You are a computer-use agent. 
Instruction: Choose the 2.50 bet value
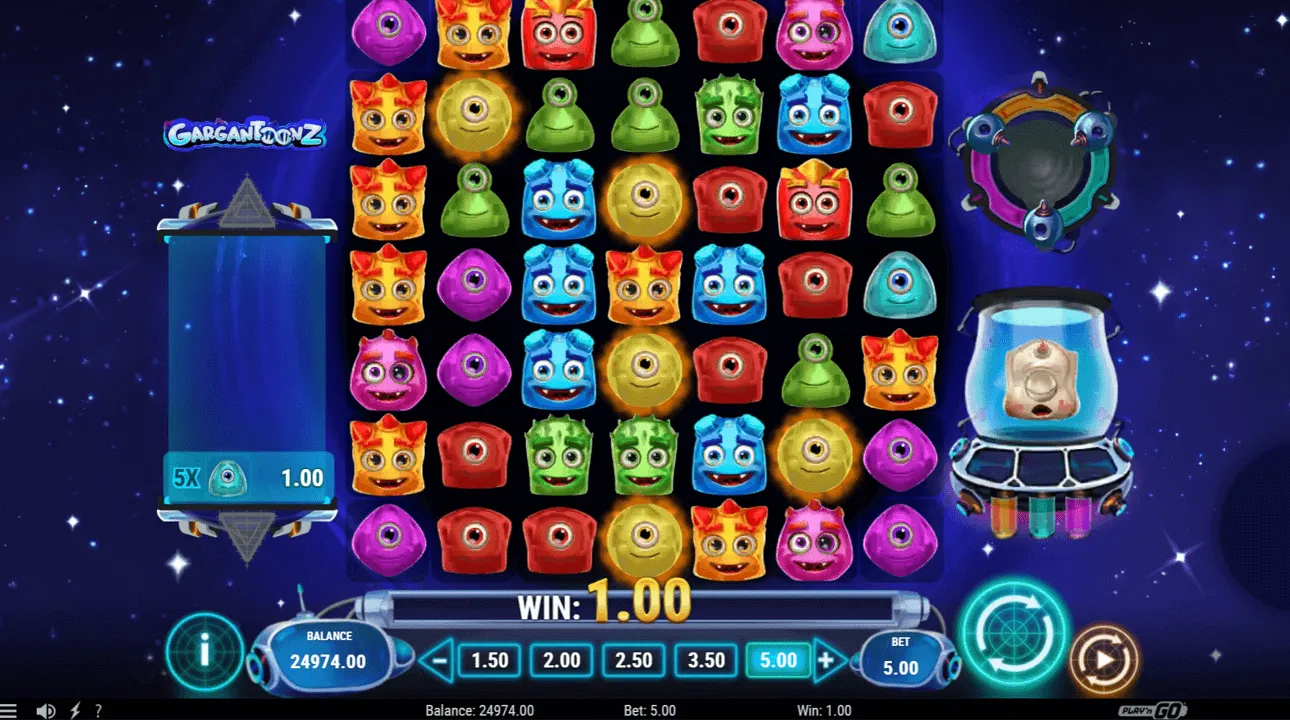click(633, 660)
